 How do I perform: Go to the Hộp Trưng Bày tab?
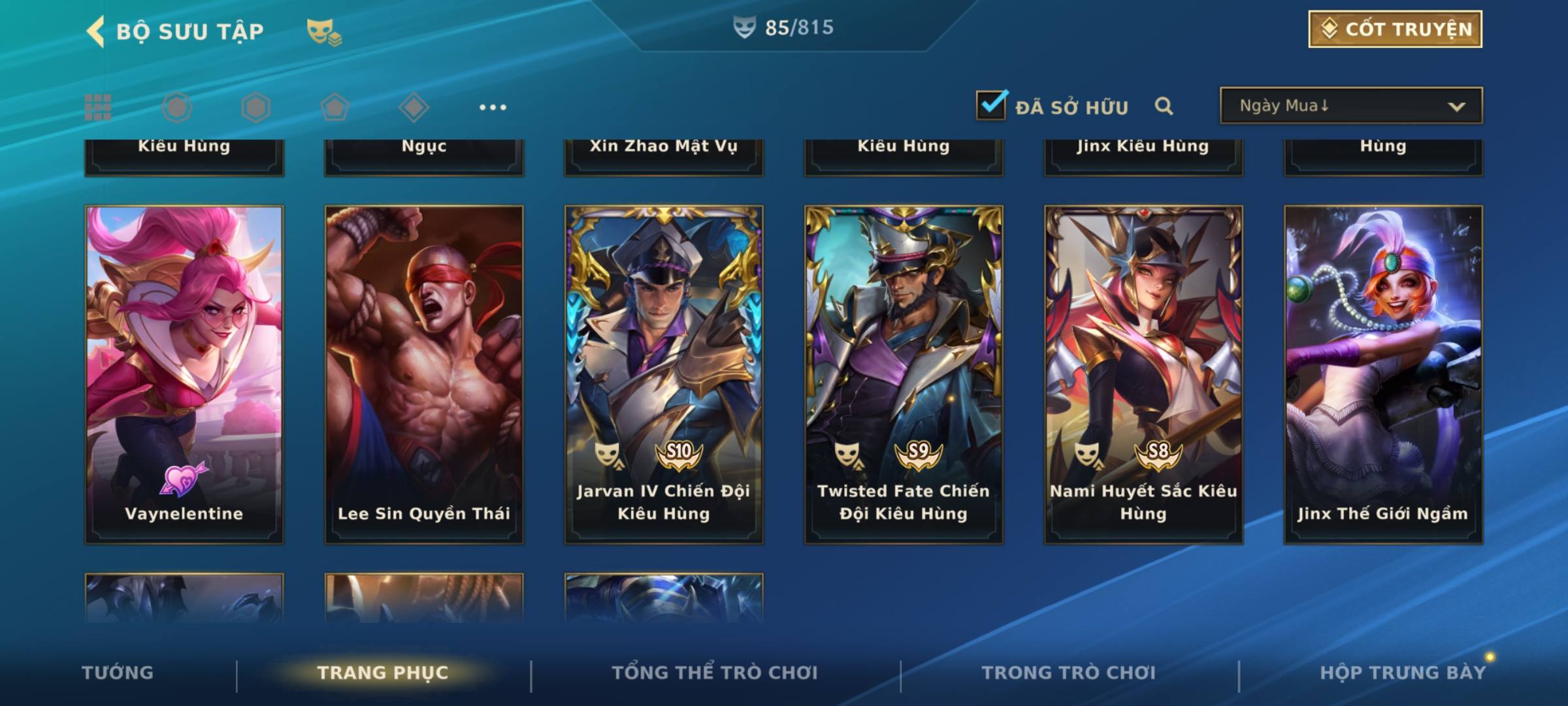click(x=1402, y=673)
